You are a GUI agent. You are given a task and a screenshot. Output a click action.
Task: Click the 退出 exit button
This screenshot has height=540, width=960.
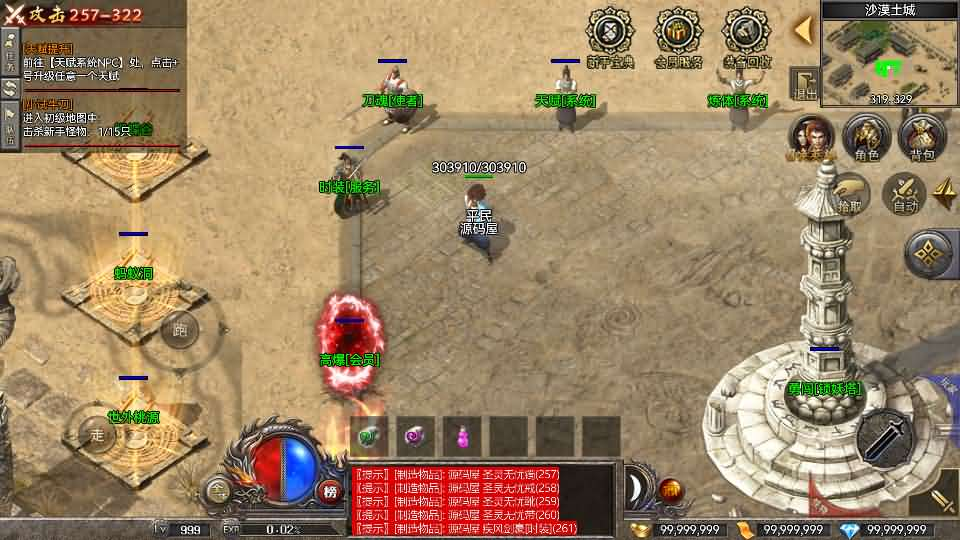pyautogui.click(x=805, y=85)
